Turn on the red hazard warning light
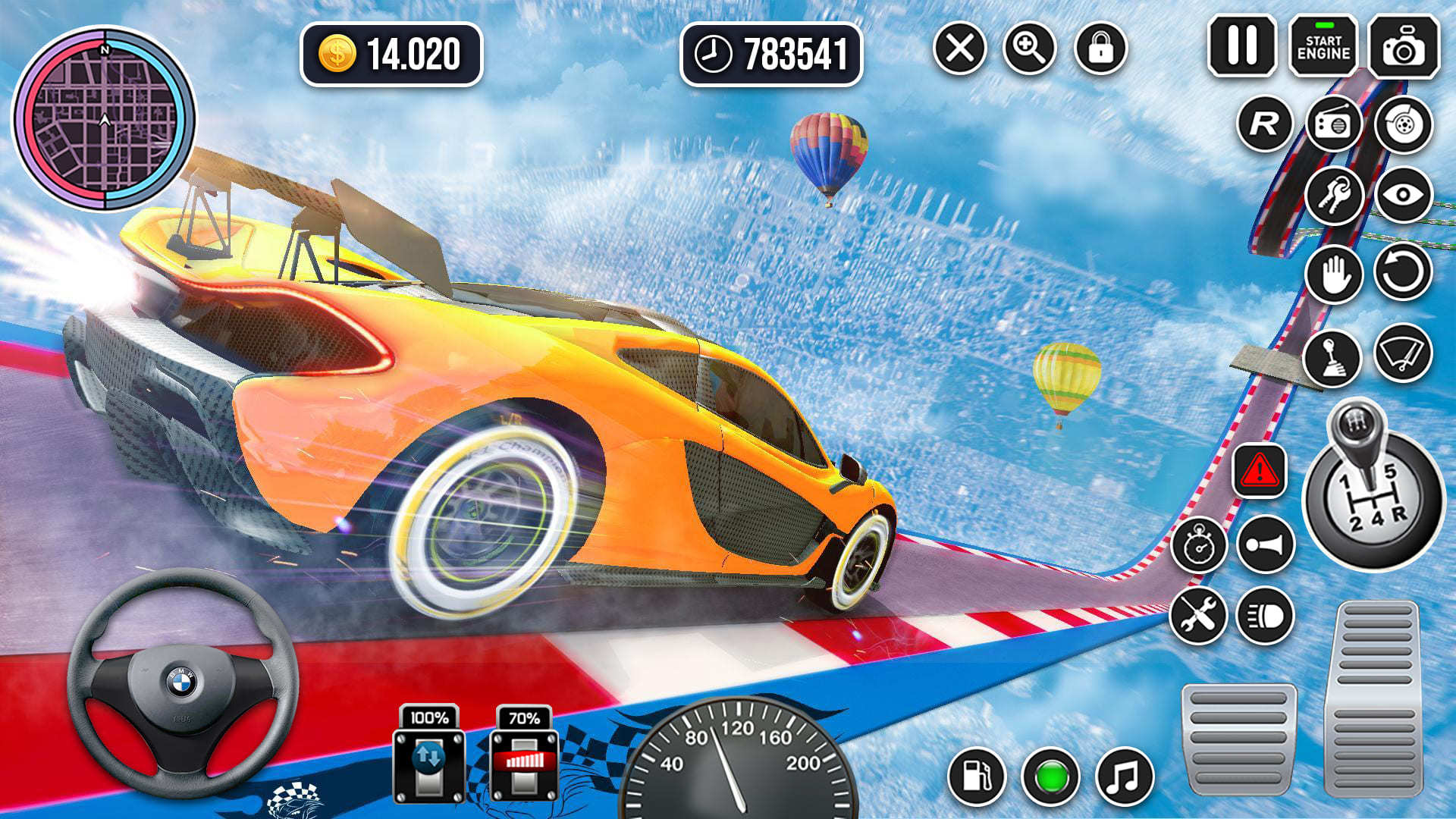1456x819 pixels. coord(1260,471)
